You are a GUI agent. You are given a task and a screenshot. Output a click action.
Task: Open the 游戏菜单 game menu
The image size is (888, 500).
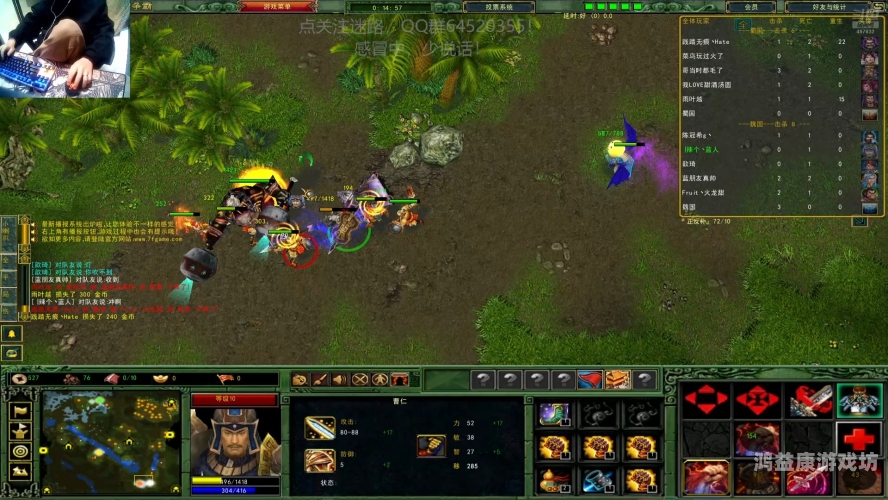tap(277, 7)
